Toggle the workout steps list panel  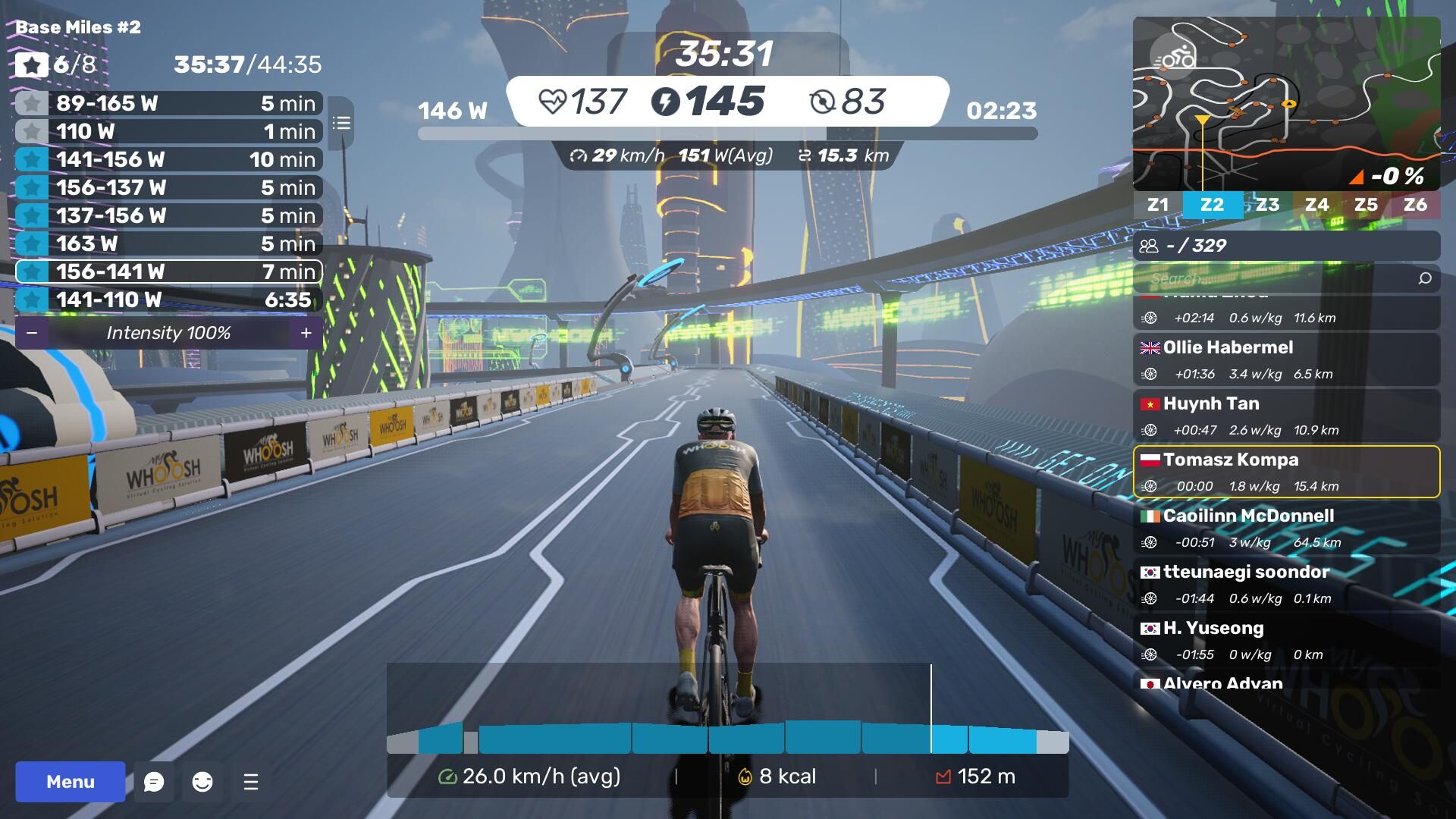point(341,123)
